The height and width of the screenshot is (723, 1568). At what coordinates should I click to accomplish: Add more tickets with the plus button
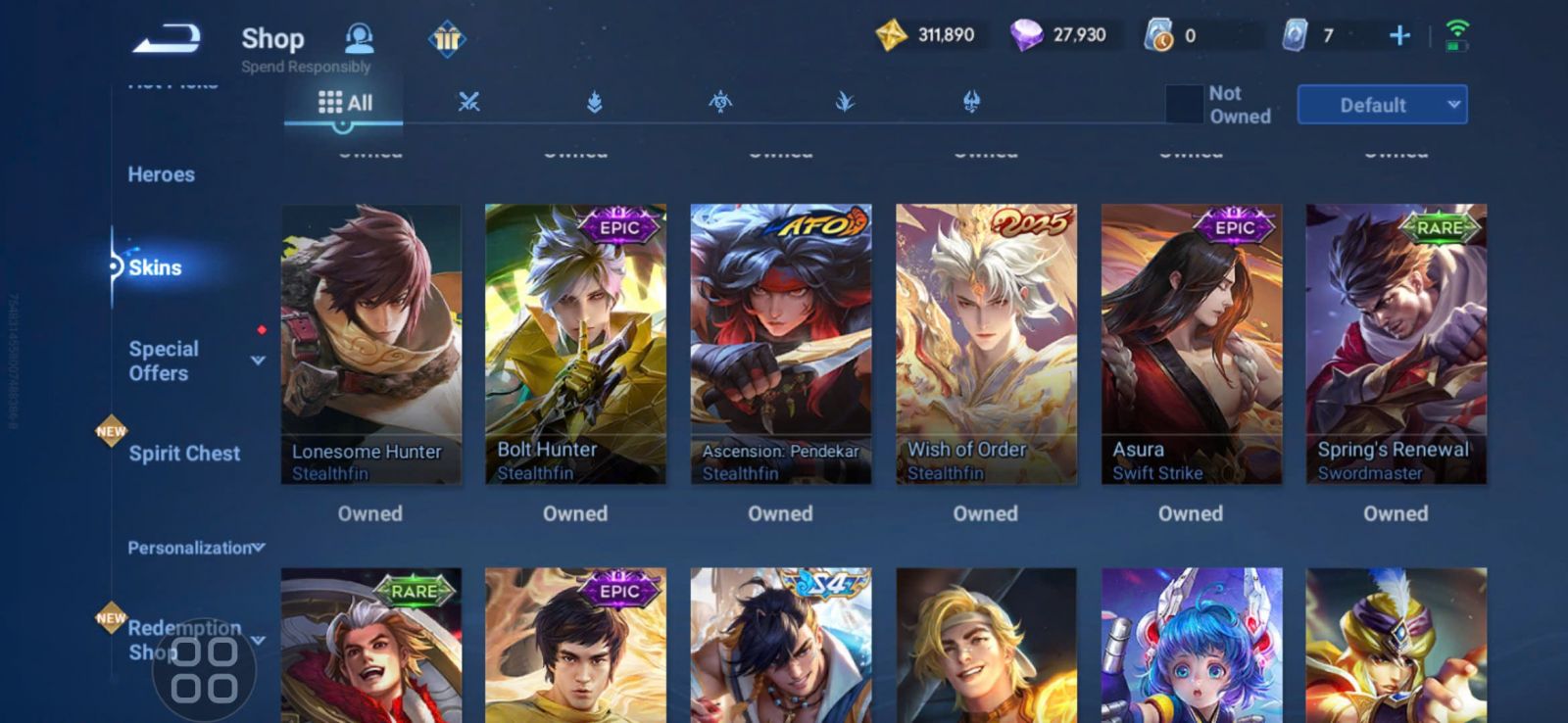(1399, 36)
